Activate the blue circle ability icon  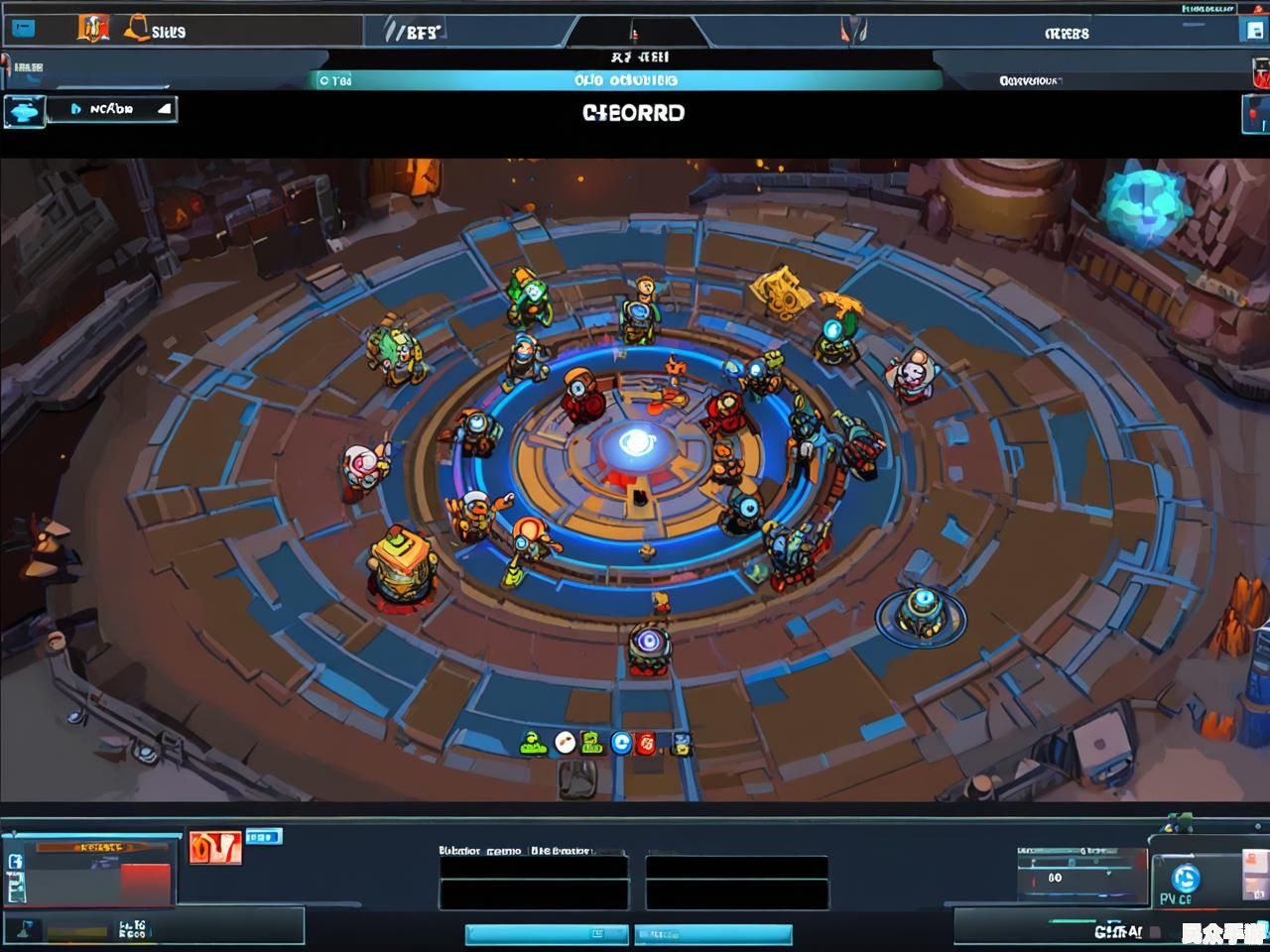(x=621, y=742)
